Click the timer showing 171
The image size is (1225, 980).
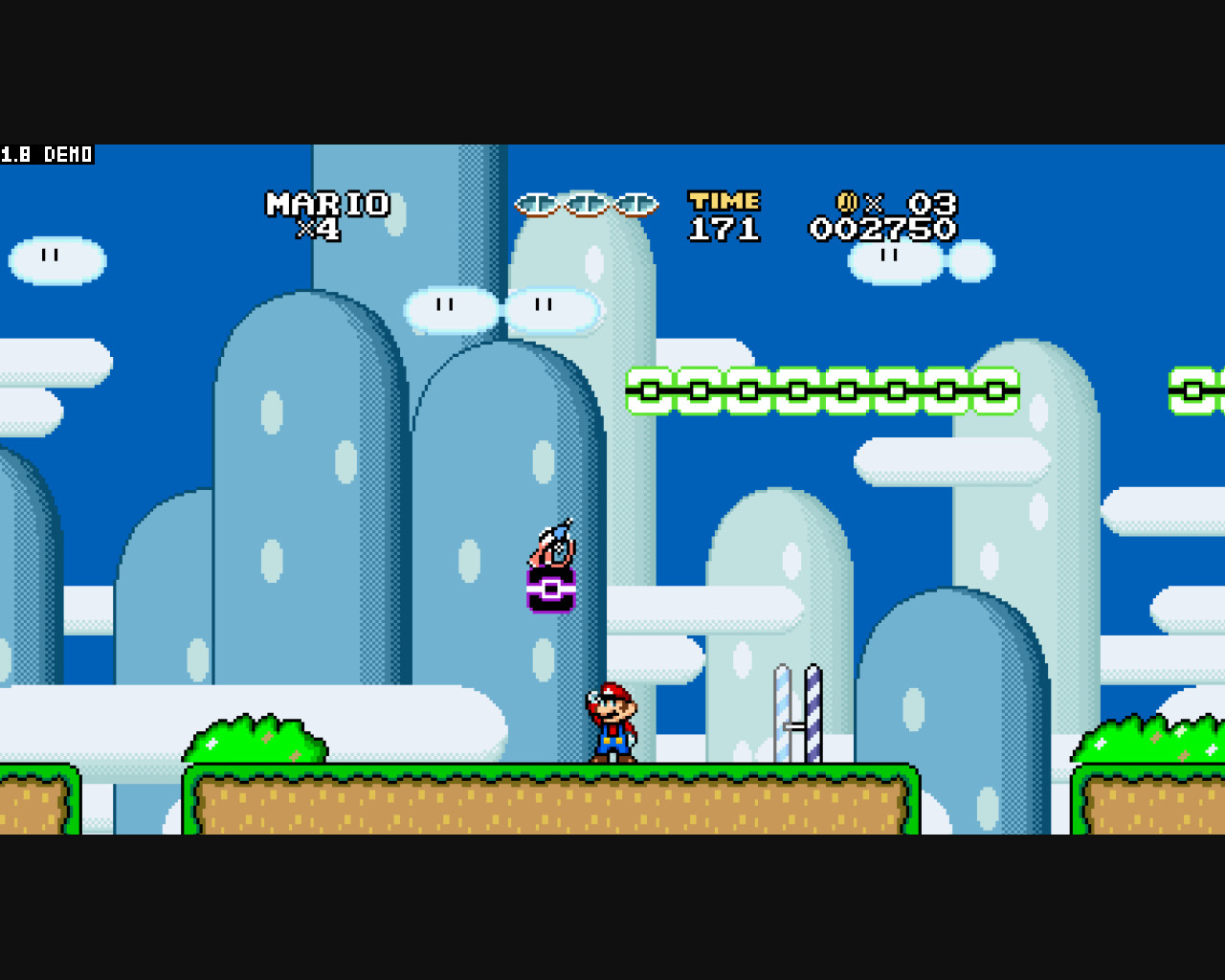click(724, 227)
